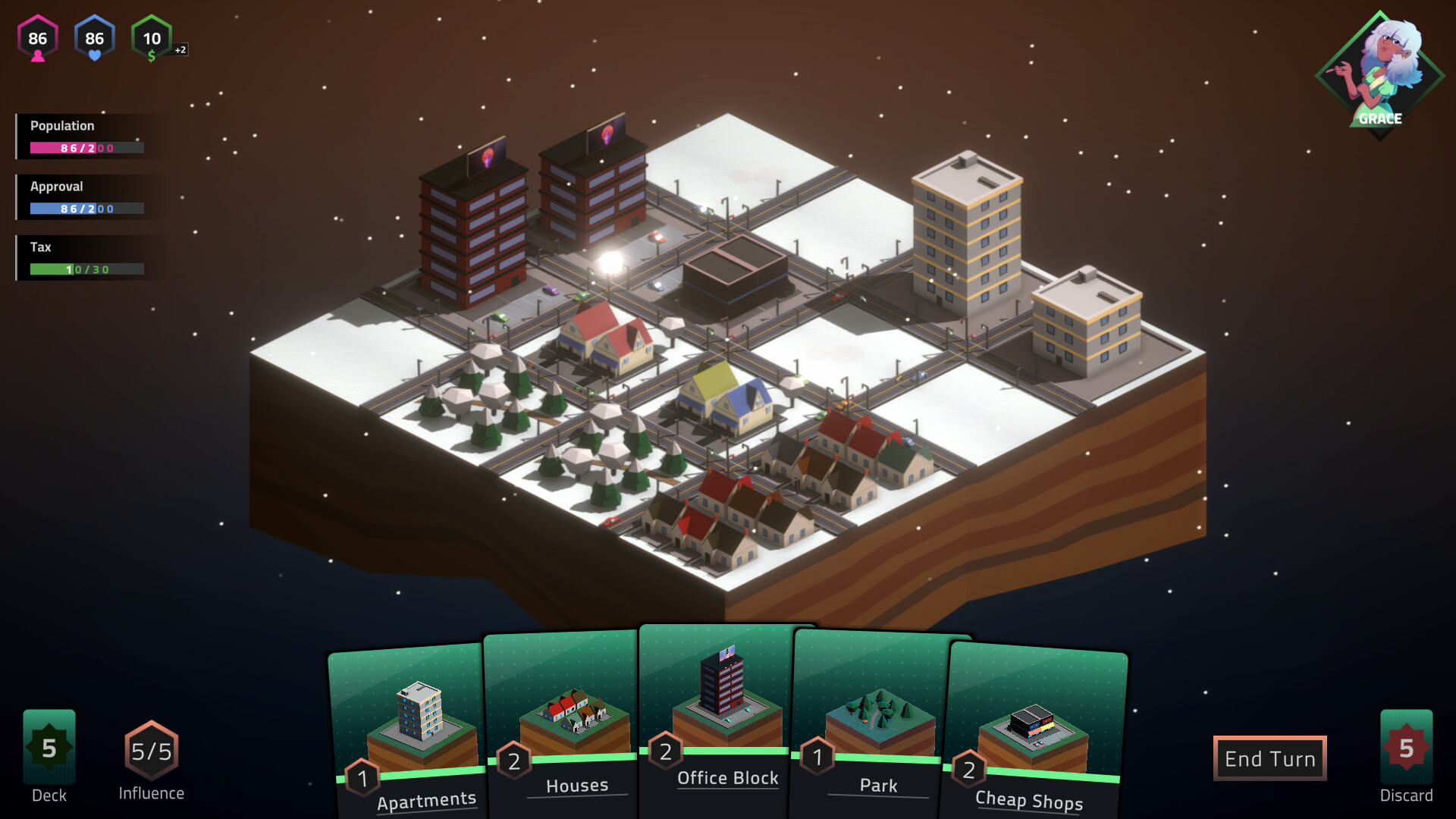The width and height of the screenshot is (1456, 819).
Task: Click the +2 income indicator
Action: click(180, 49)
